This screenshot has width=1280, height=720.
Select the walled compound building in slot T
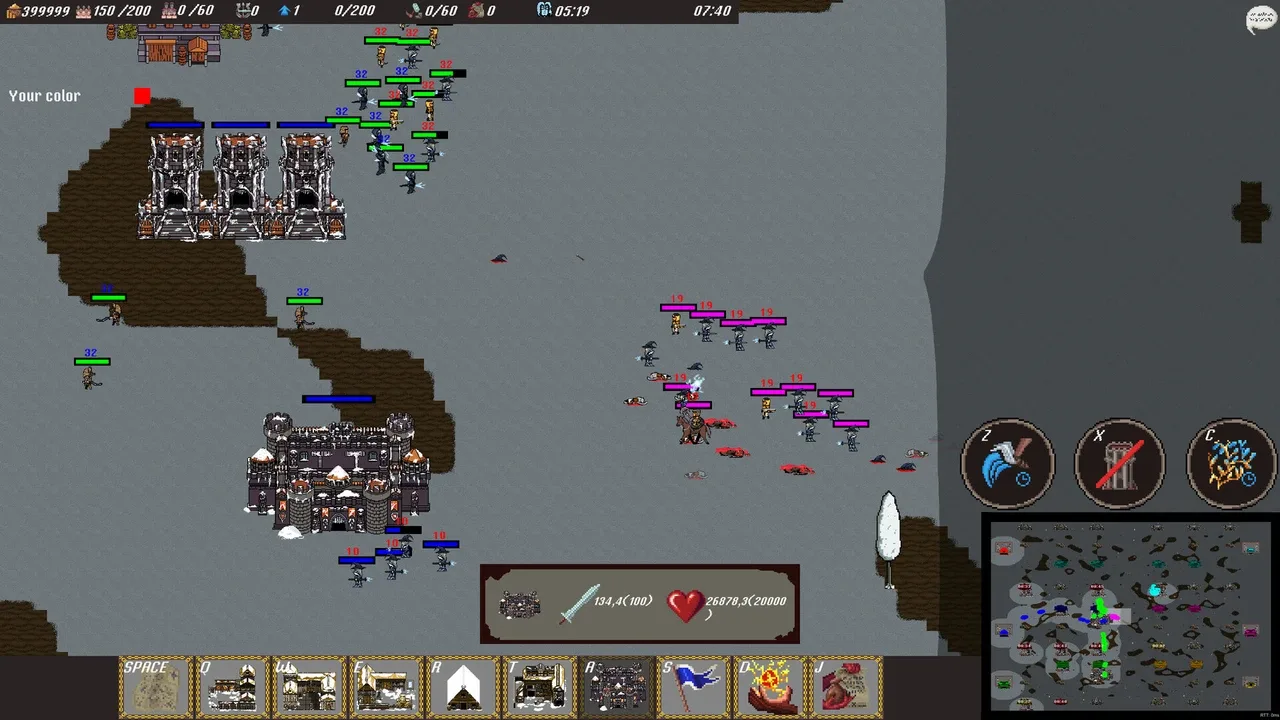pyautogui.click(x=540, y=687)
